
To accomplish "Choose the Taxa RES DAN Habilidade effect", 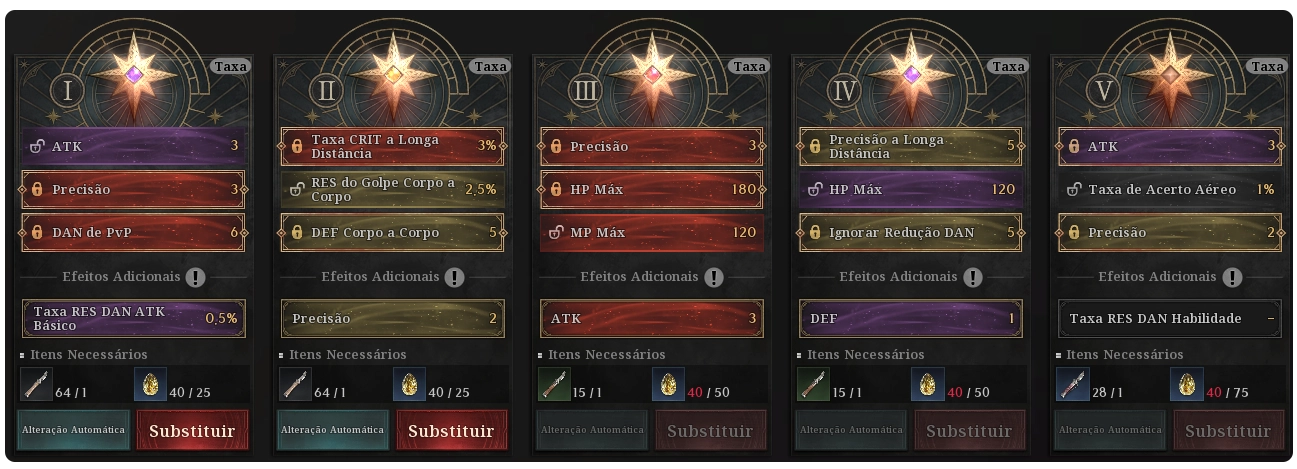I will tap(1170, 318).
